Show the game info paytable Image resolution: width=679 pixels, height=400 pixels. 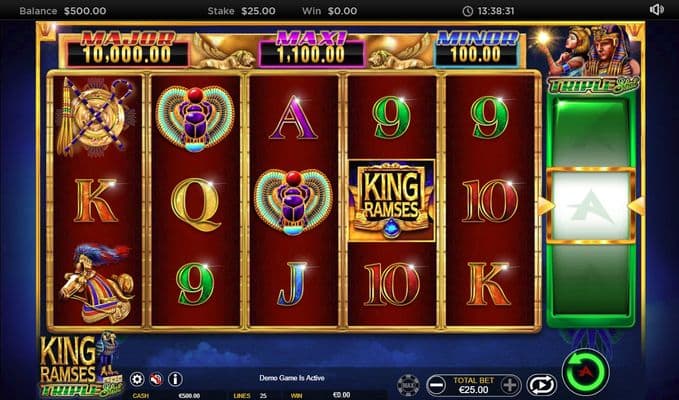pos(175,379)
